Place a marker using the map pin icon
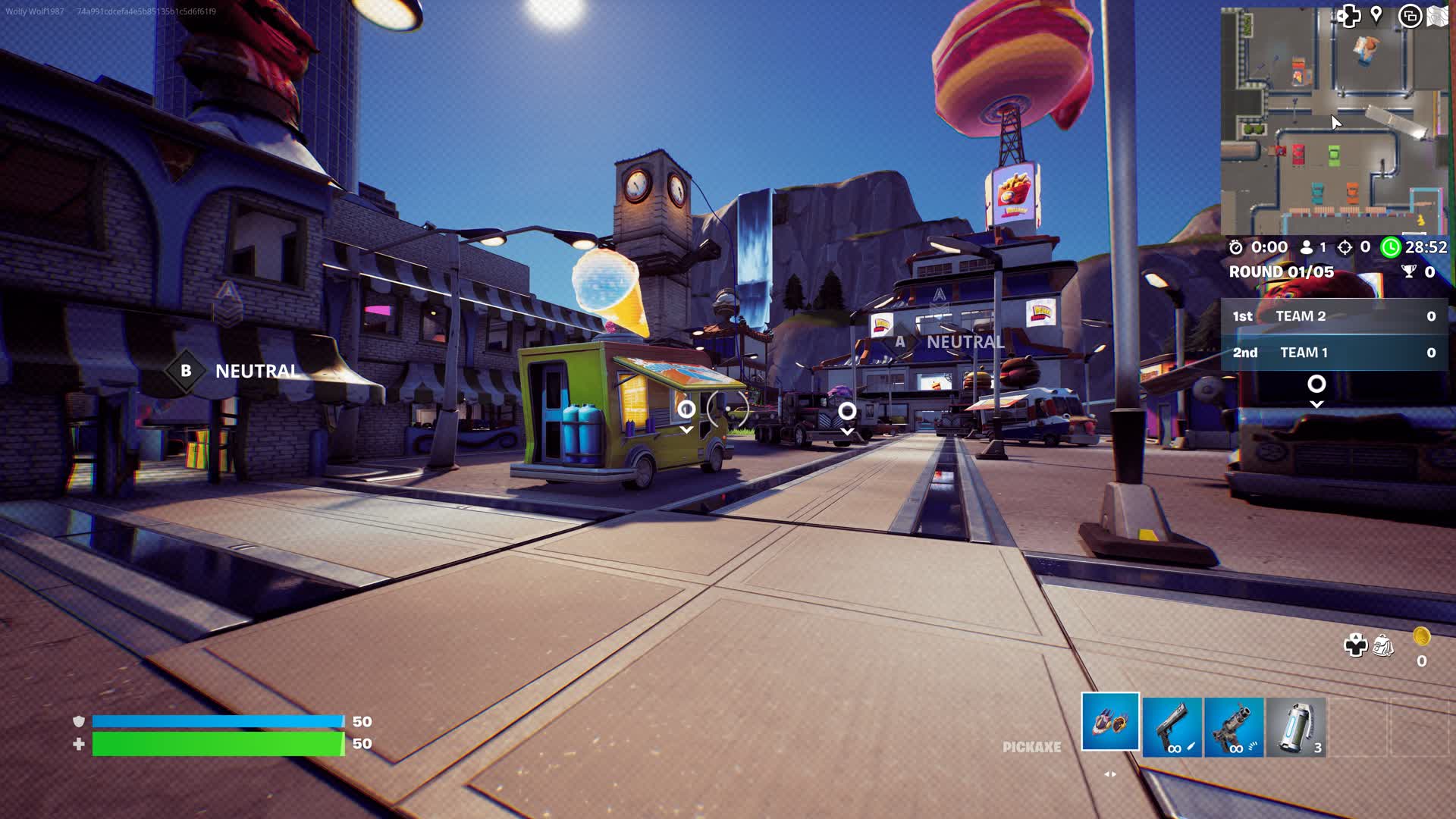 pyautogui.click(x=1376, y=15)
